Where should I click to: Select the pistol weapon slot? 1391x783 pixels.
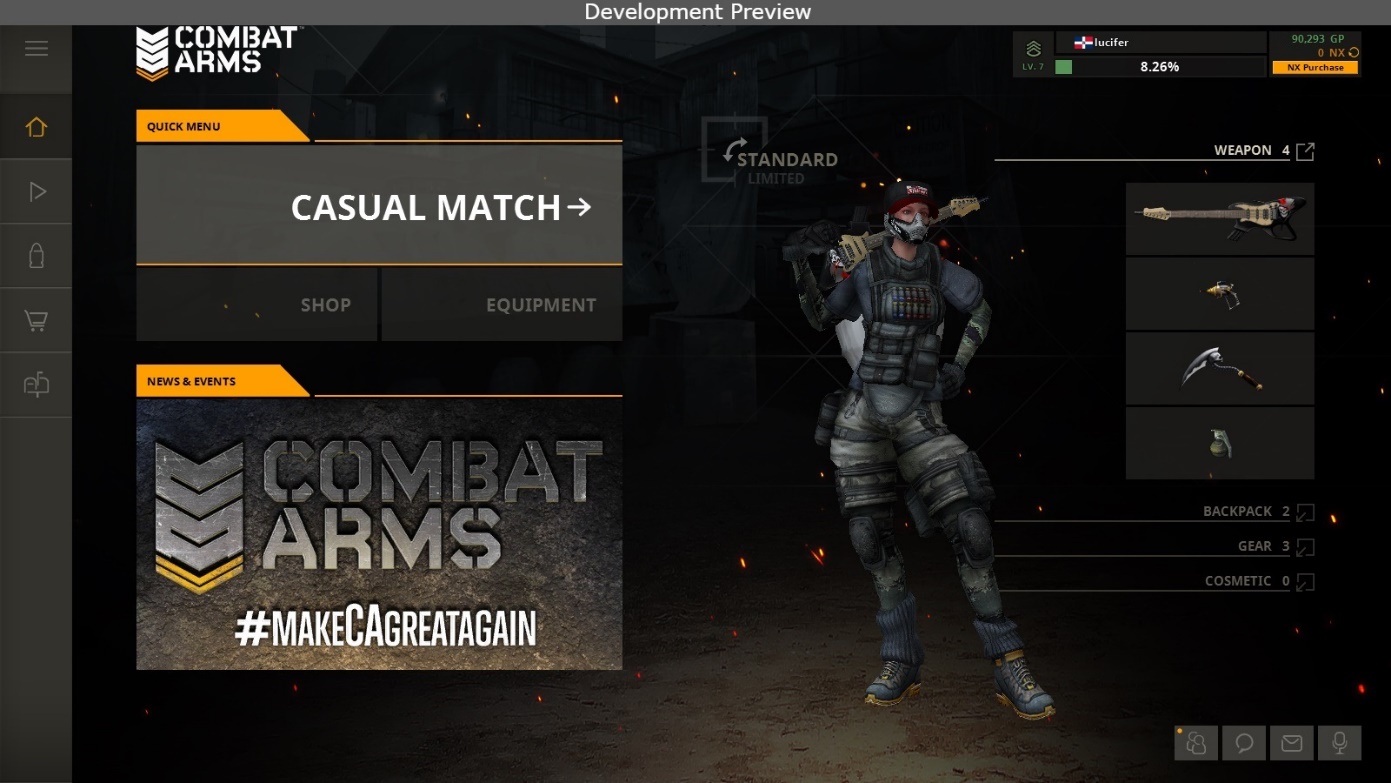pyautogui.click(x=1220, y=294)
